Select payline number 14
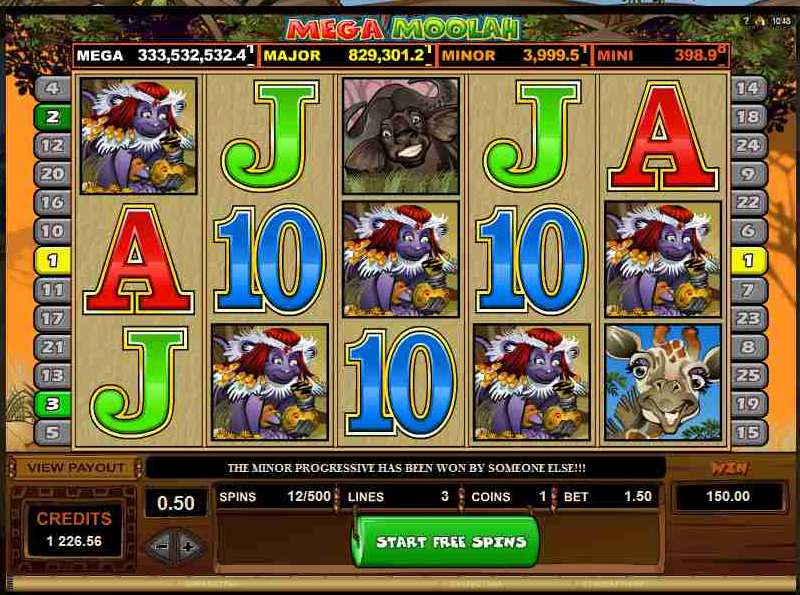The height and width of the screenshot is (595, 800). [747, 88]
